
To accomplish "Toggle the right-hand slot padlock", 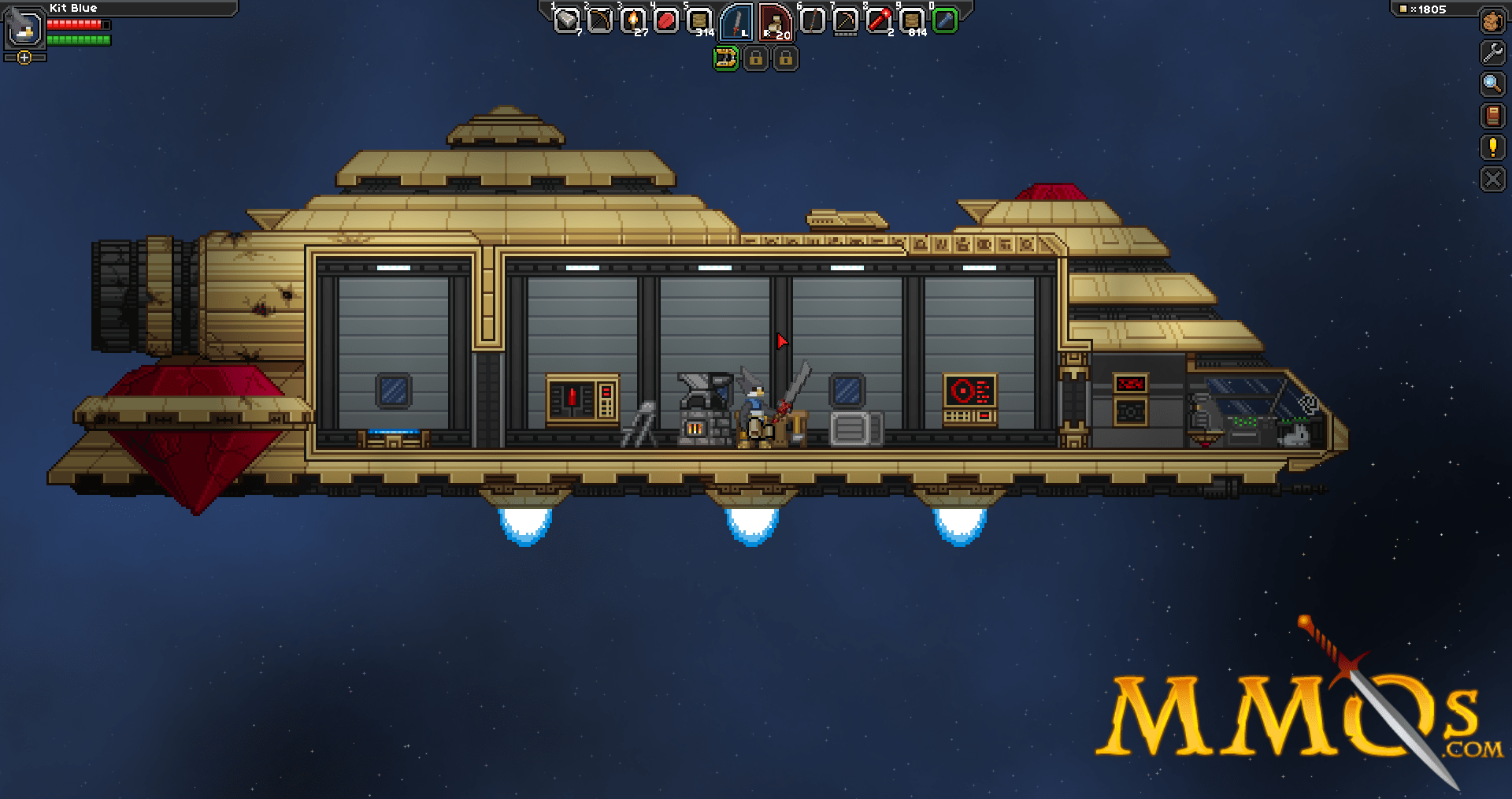I will [785, 59].
